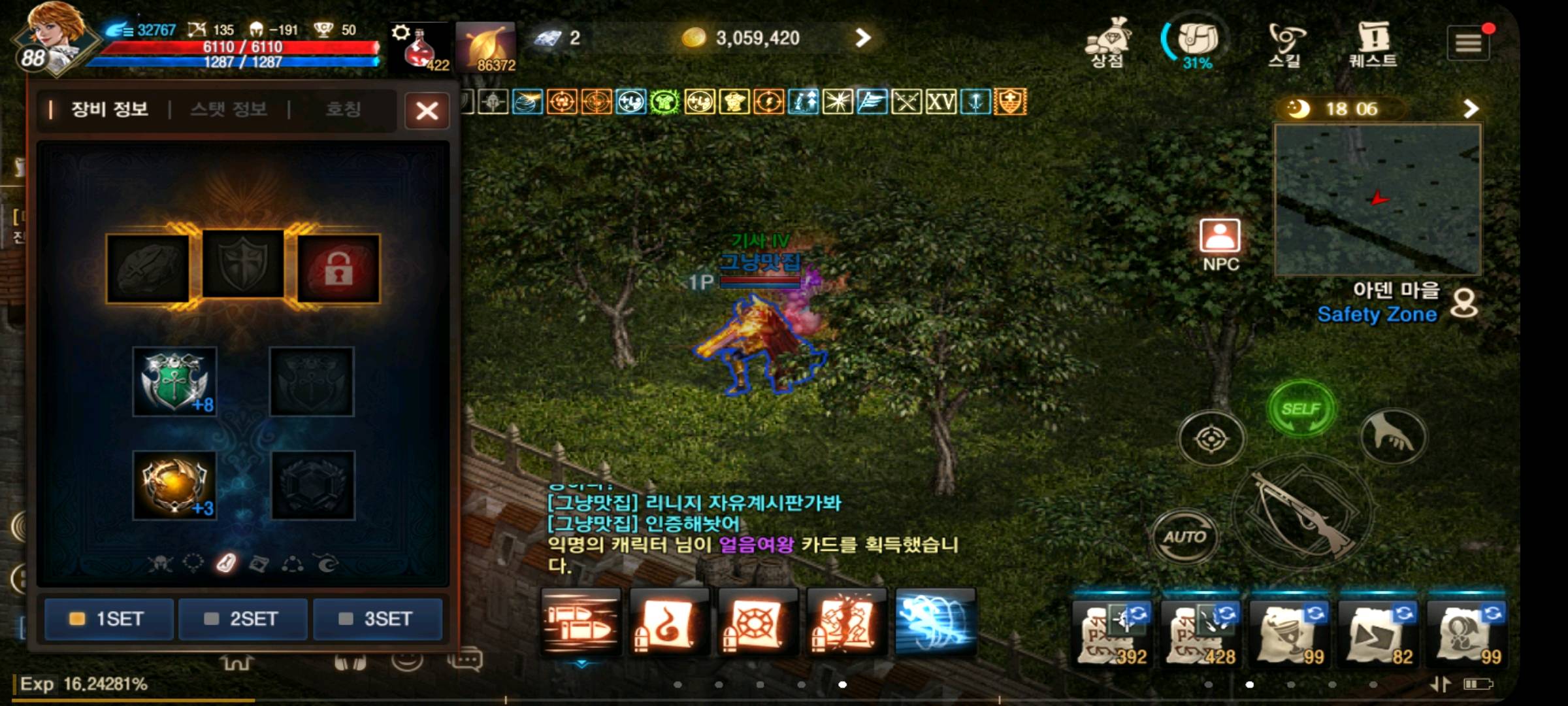Select the 2SET equipment preset
Viewport: 1568px width, 706px height.
243,618
